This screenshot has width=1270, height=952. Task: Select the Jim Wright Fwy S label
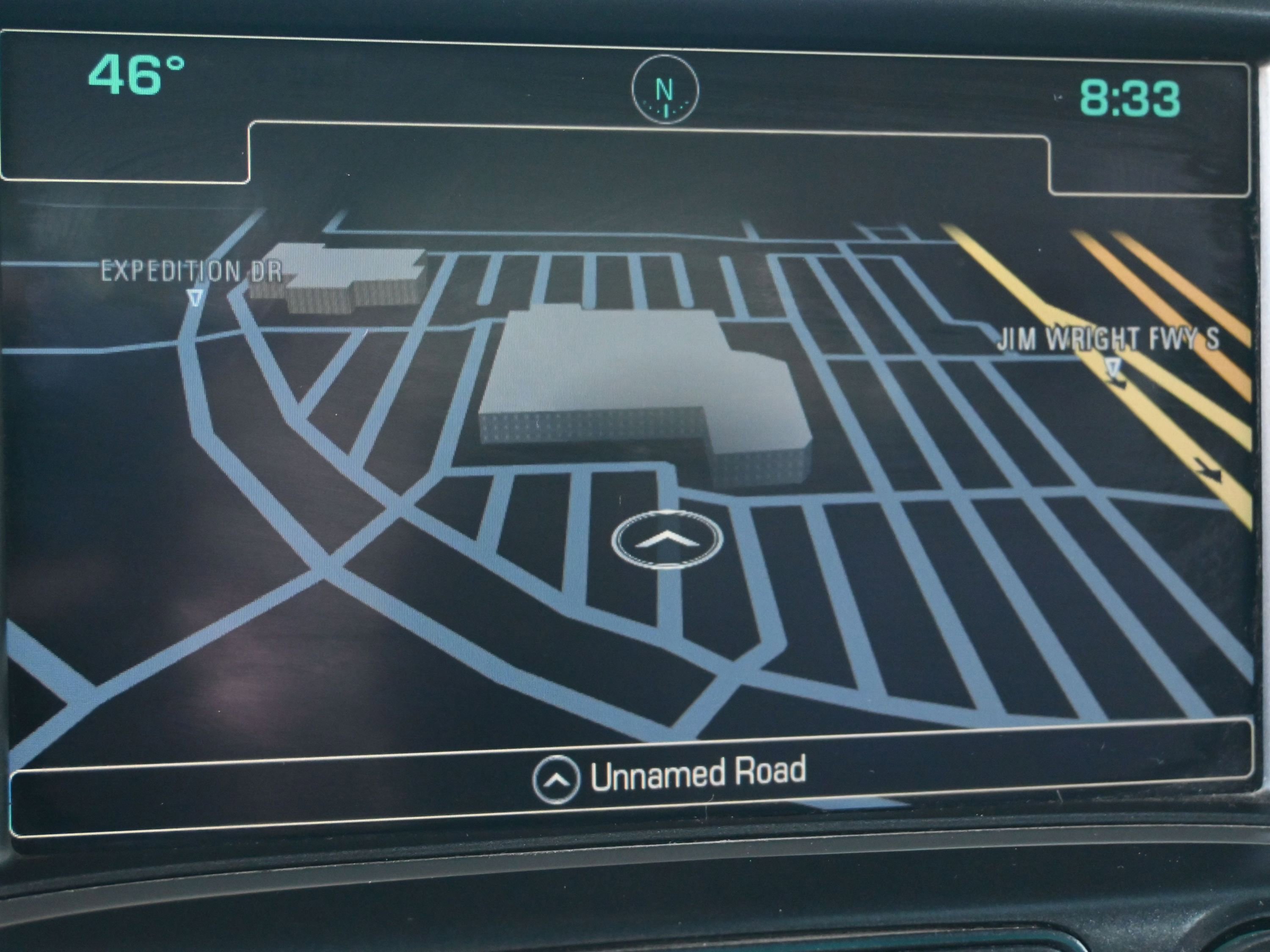(x=1107, y=338)
